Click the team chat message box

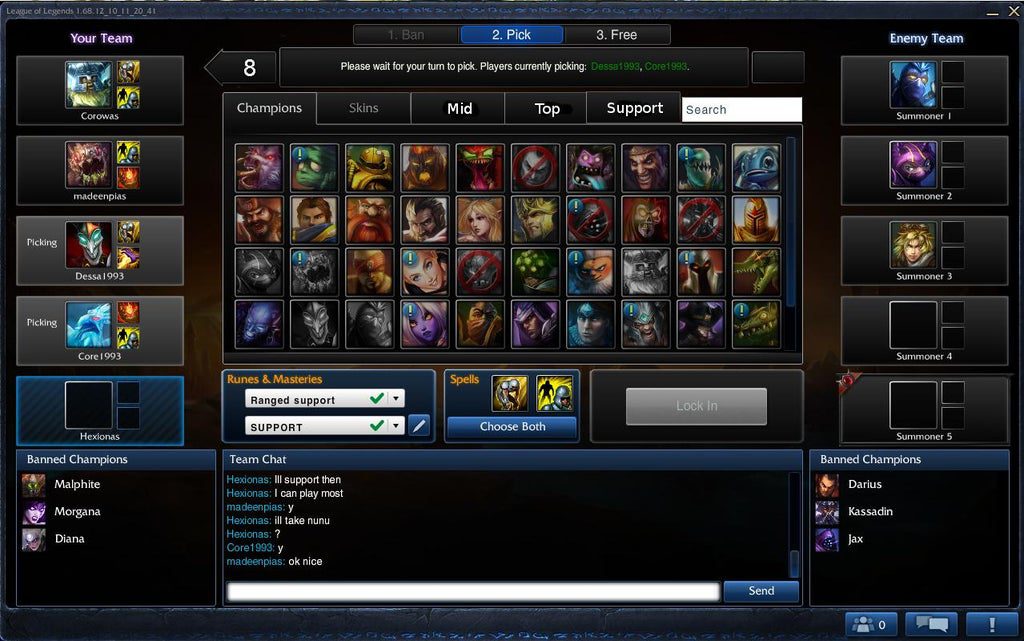473,592
